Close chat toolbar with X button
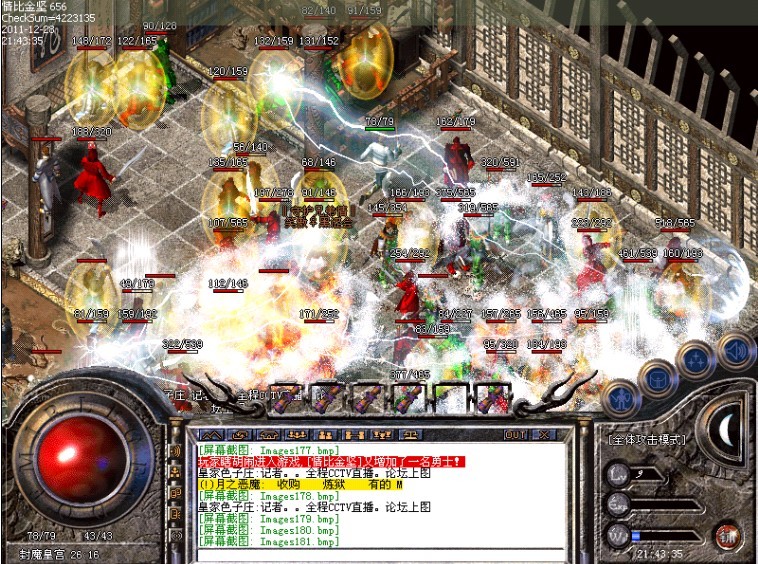Viewport: 758px width, 564px height. (x=543, y=435)
